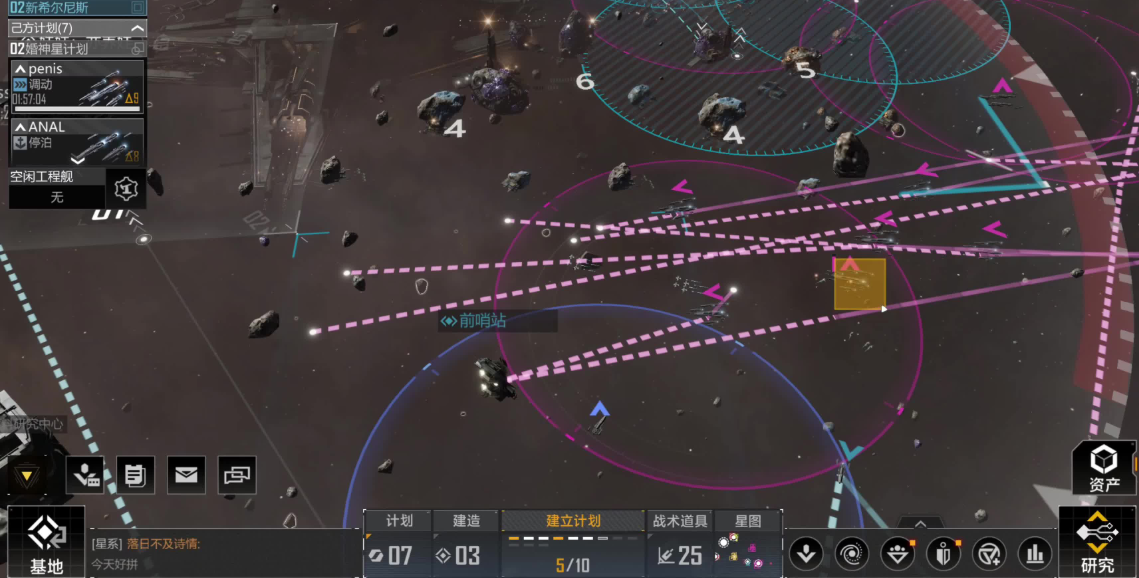The height and width of the screenshot is (578, 1139).
Task: Expand the bottom-right icon bar upward arrow
Action: pos(920,524)
